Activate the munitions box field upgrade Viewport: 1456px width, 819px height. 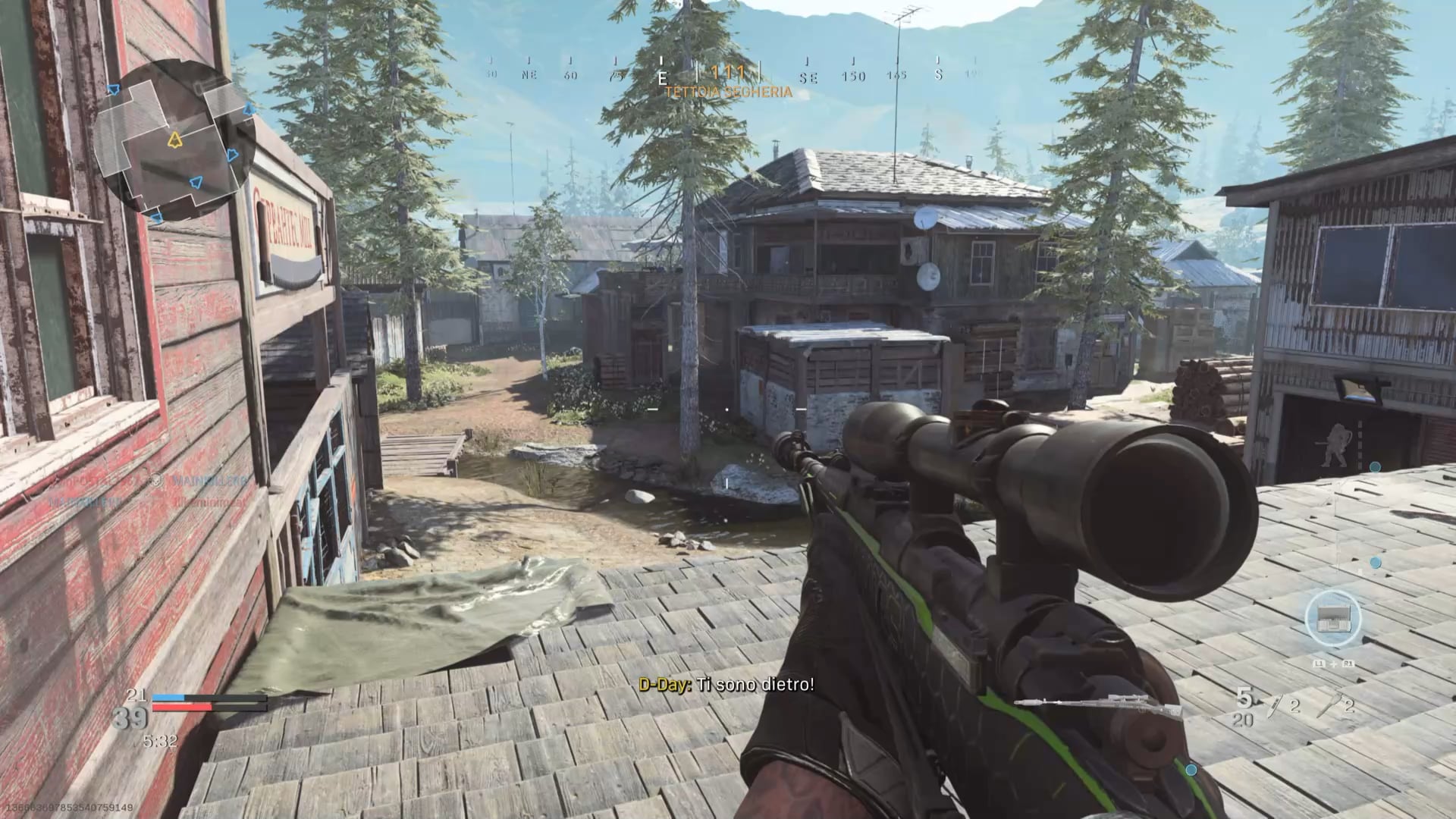1333,619
